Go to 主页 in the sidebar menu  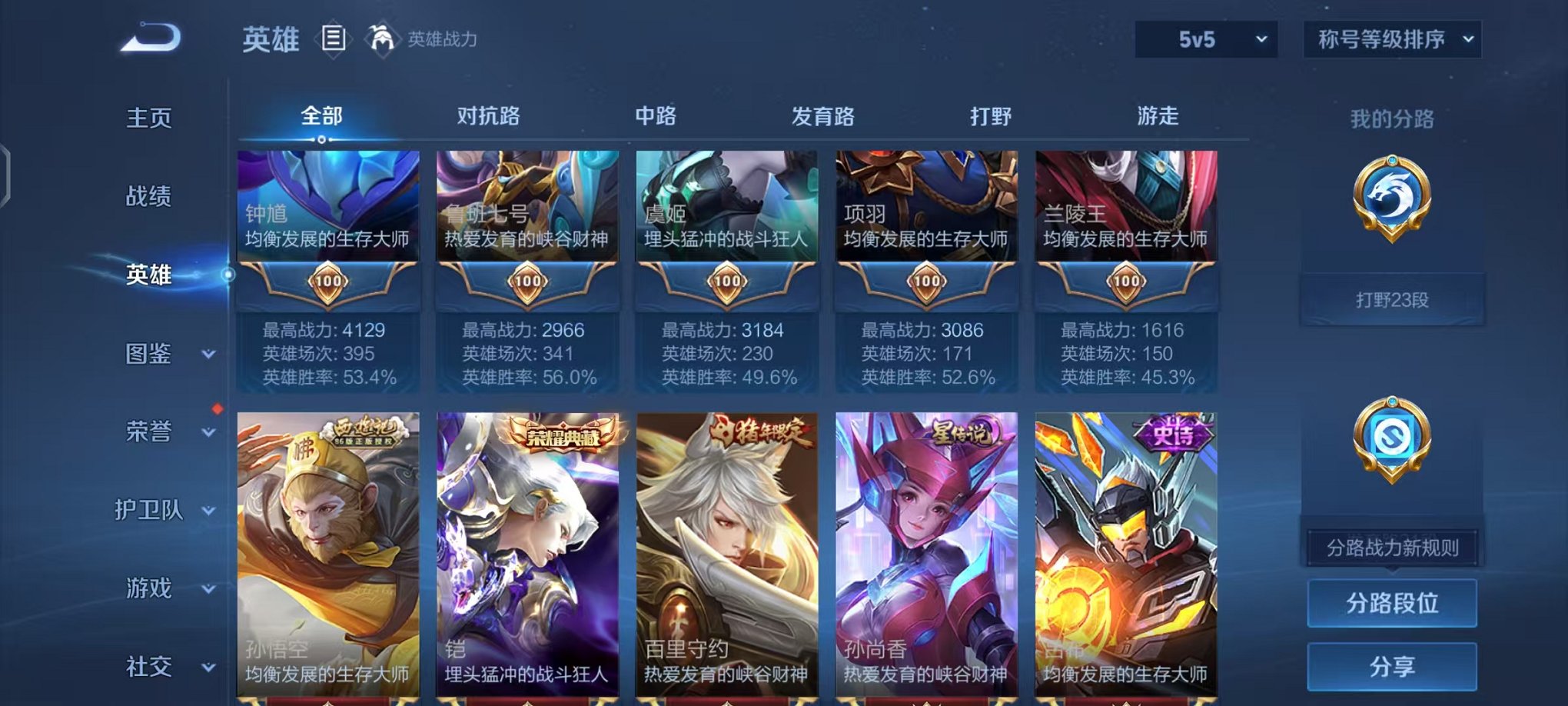tap(150, 118)
